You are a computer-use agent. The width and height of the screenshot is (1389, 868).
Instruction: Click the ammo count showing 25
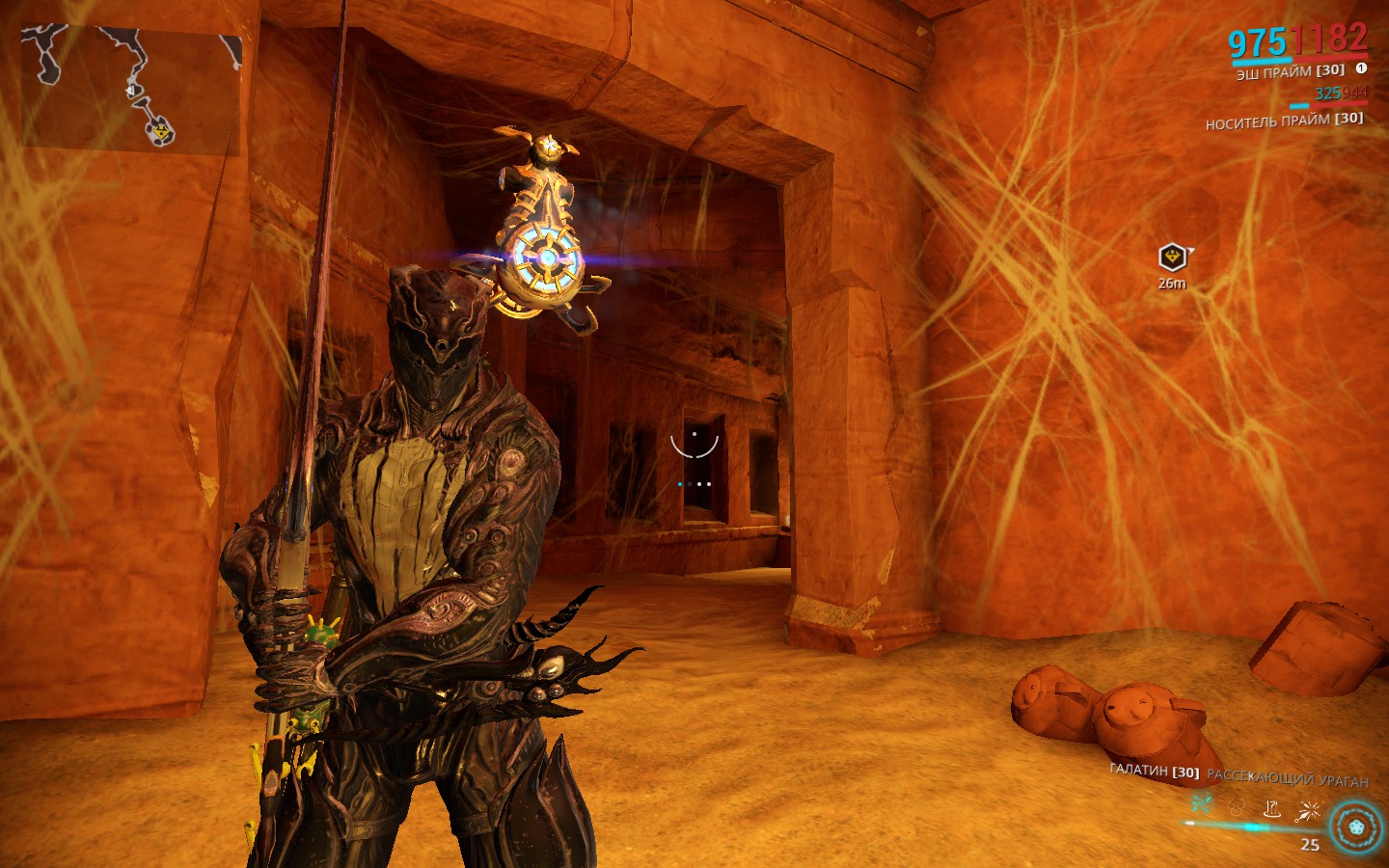1311,844
